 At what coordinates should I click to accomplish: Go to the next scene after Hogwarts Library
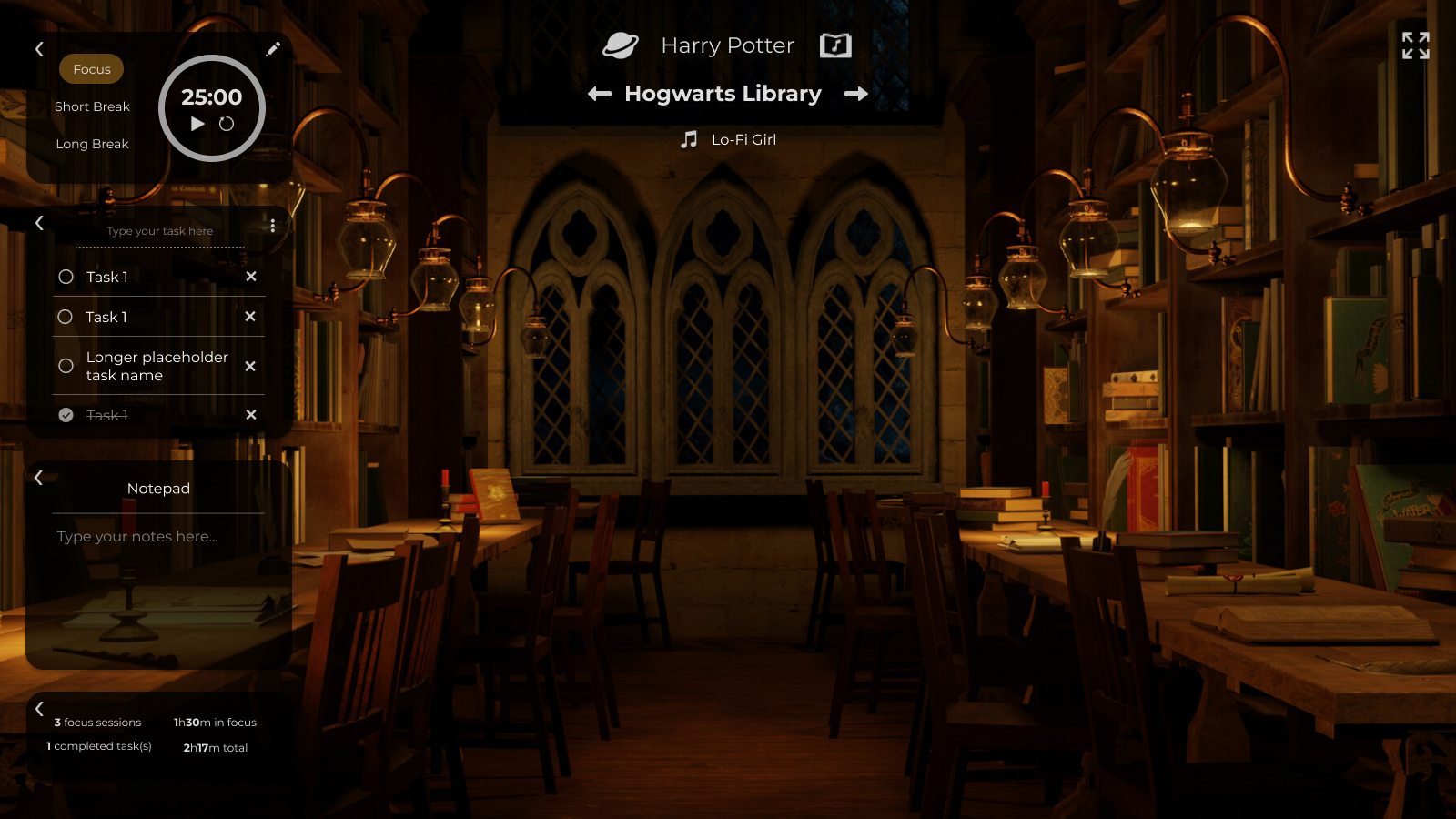tap(856, 93)
